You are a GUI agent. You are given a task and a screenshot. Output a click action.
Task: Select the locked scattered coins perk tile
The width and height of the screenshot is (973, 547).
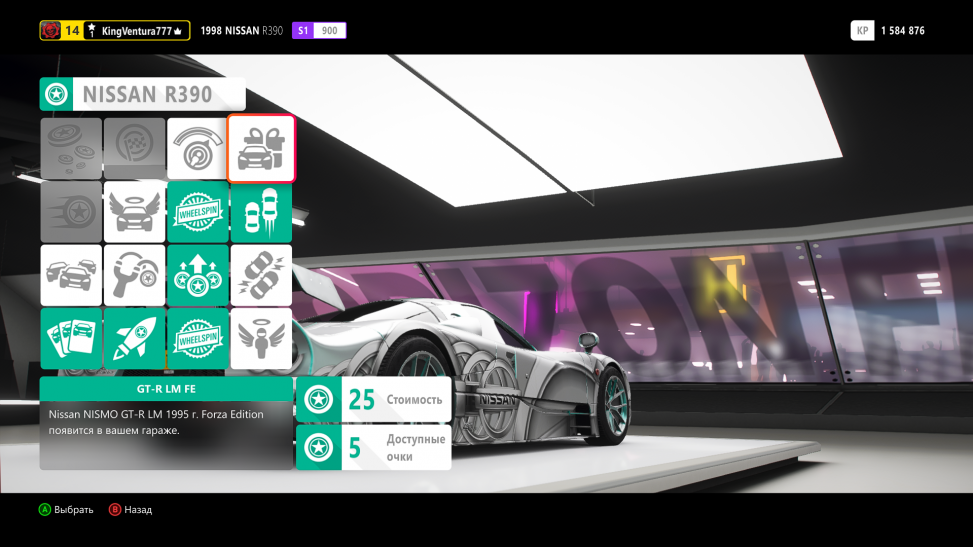point(71,148)
